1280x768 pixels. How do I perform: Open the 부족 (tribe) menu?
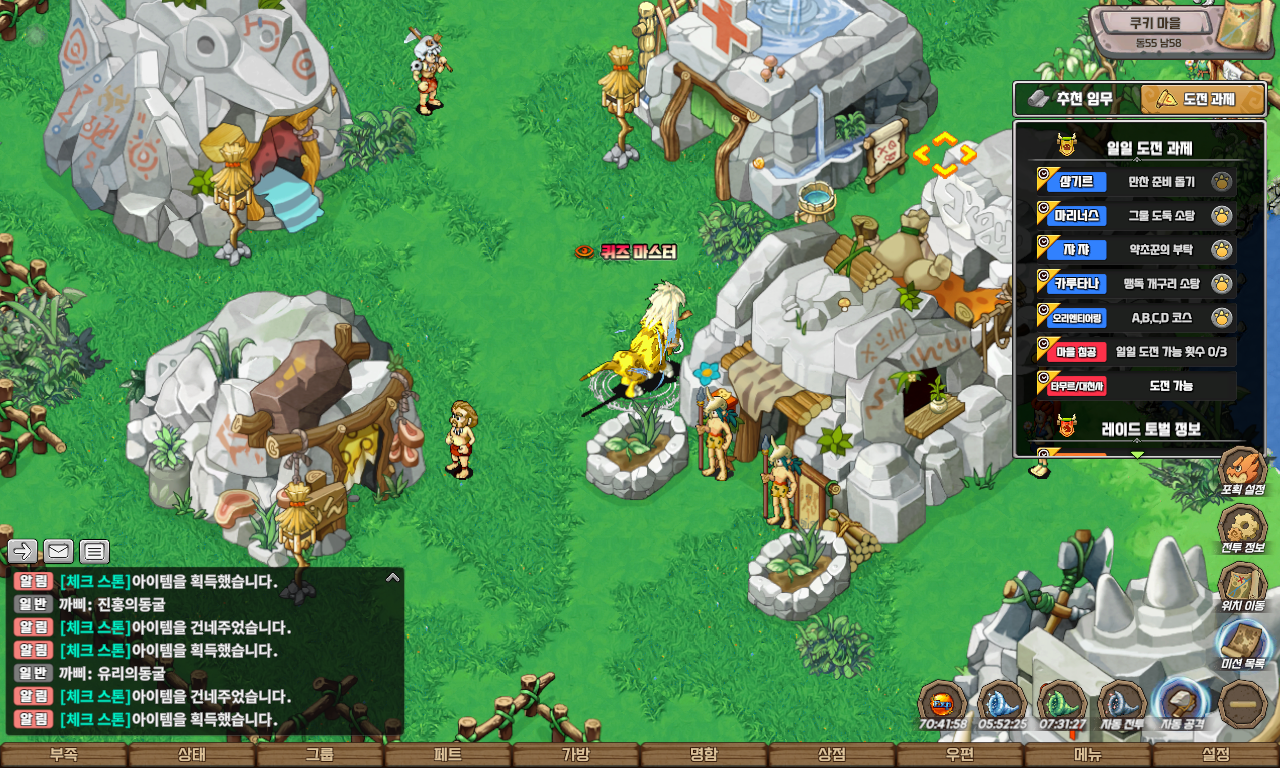(x=64, y=755)
